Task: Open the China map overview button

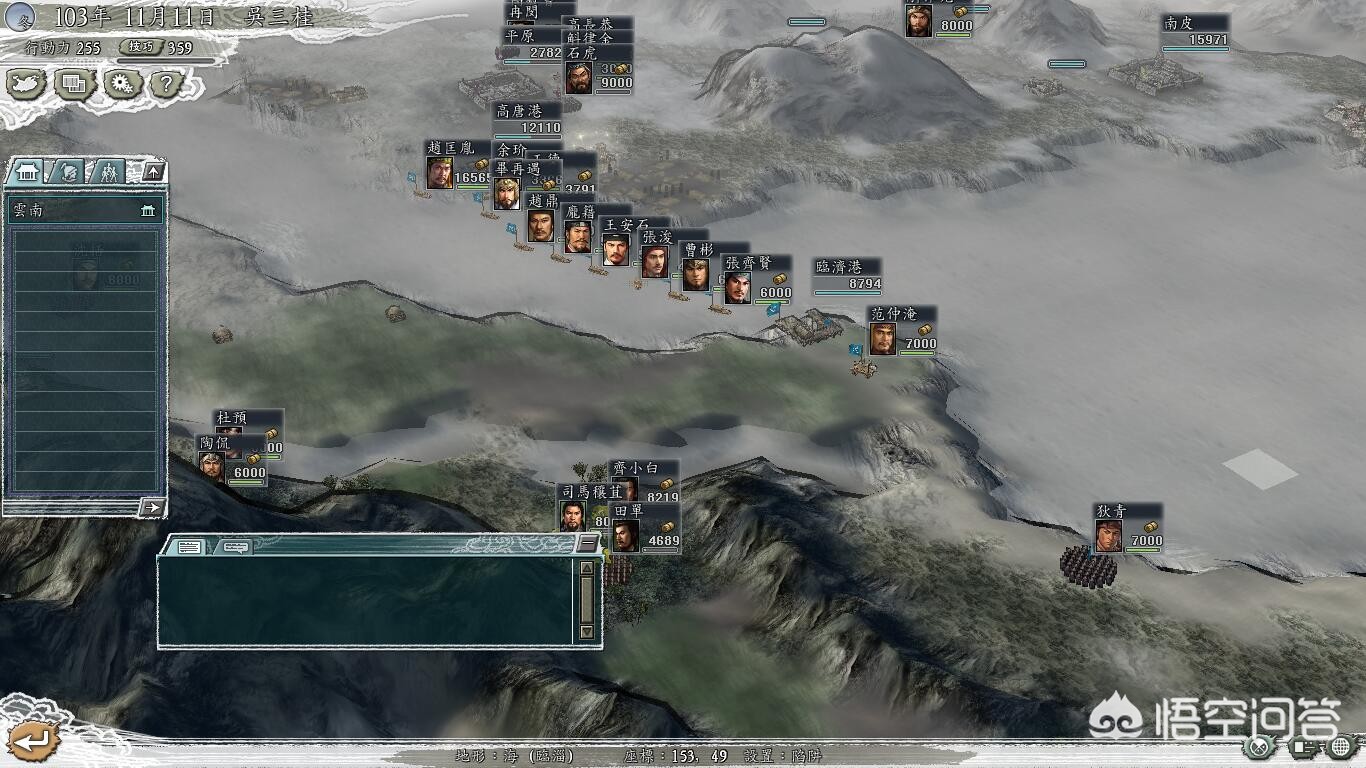Action: coord(26,83)
